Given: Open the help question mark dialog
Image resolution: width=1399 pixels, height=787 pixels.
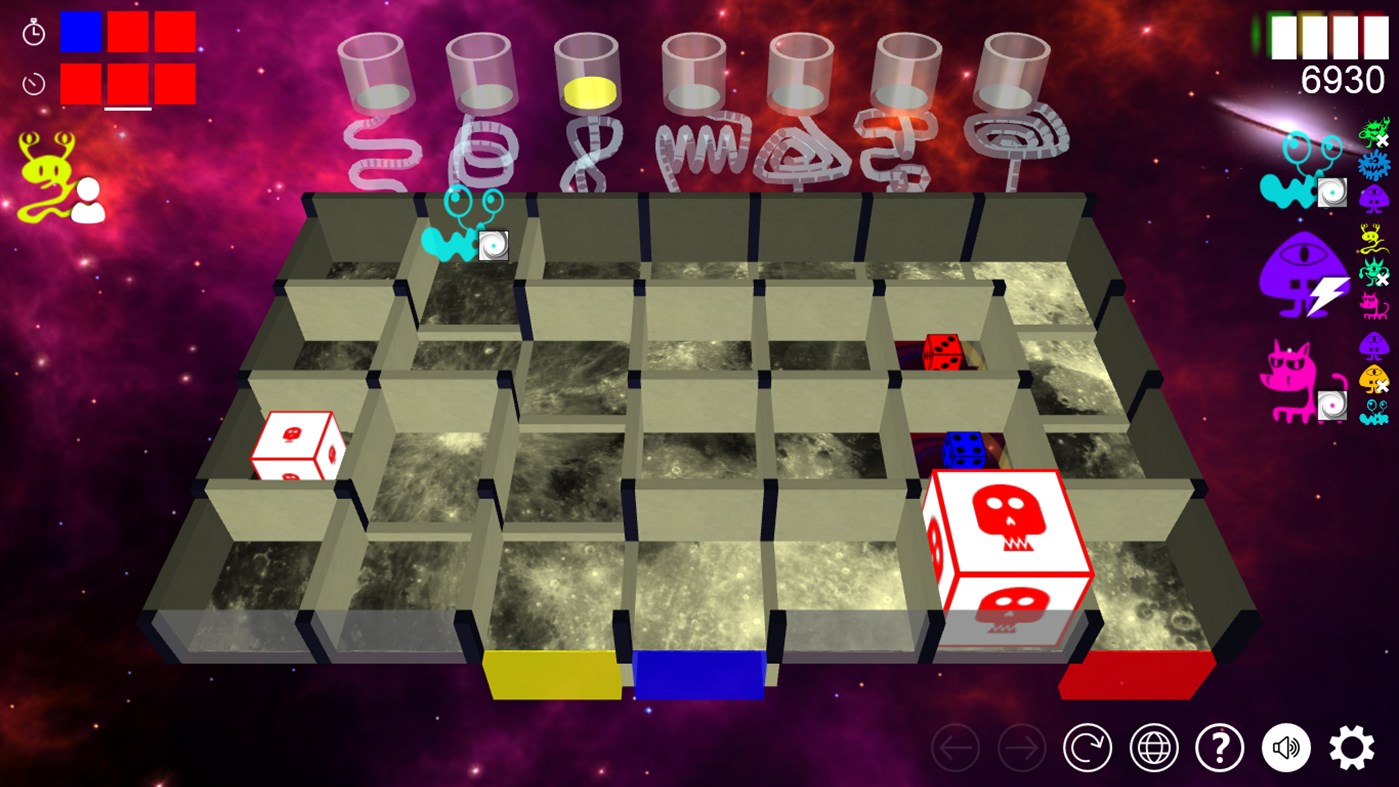Looking at the screenshot, I should click(x=1219, y=747).
